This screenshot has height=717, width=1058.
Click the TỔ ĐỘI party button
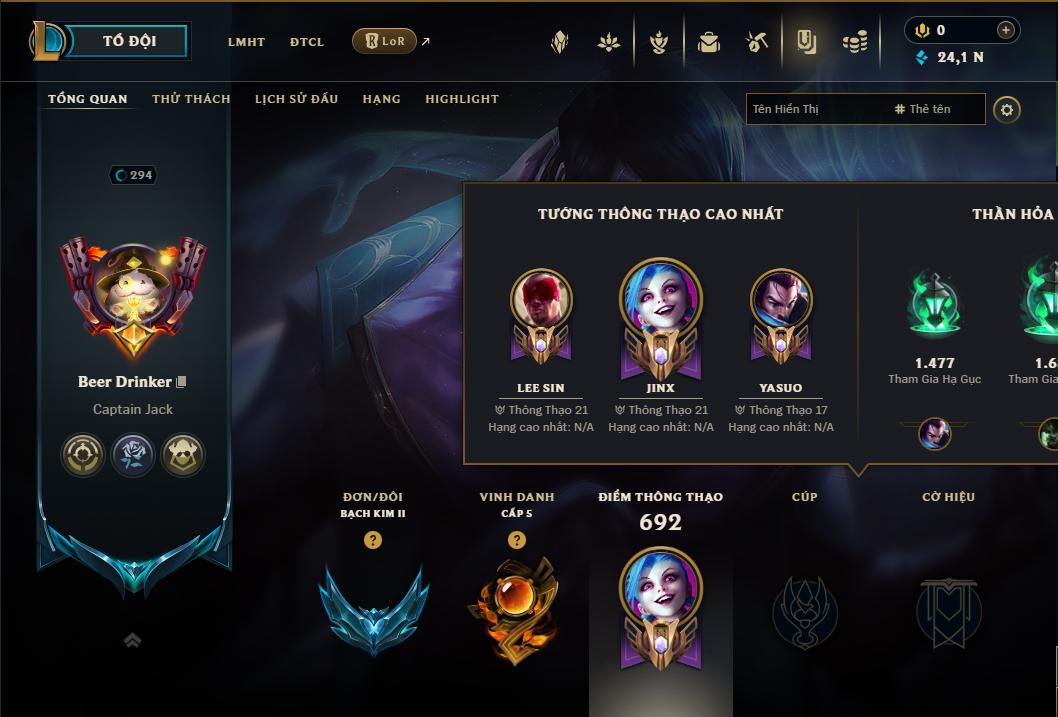coord(129,41)
